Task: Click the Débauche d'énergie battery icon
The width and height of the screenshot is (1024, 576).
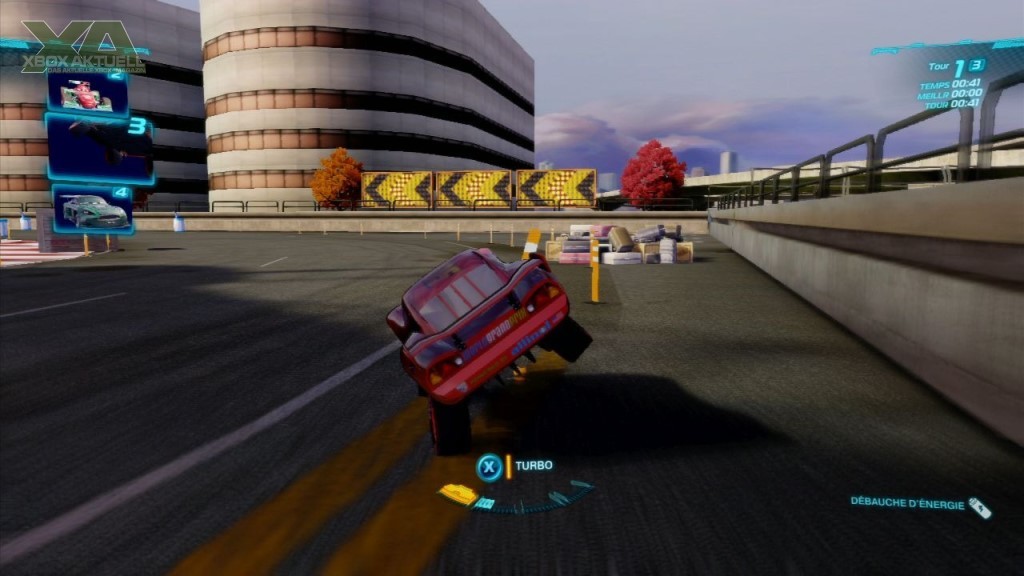Action: [x=980, y=507]
